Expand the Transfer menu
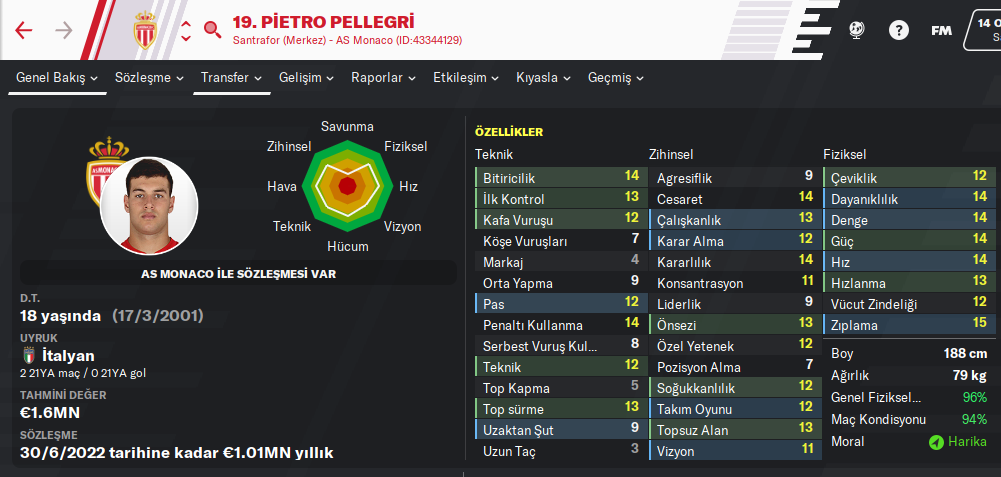The image size is (1001, 477). pos(231,78)
